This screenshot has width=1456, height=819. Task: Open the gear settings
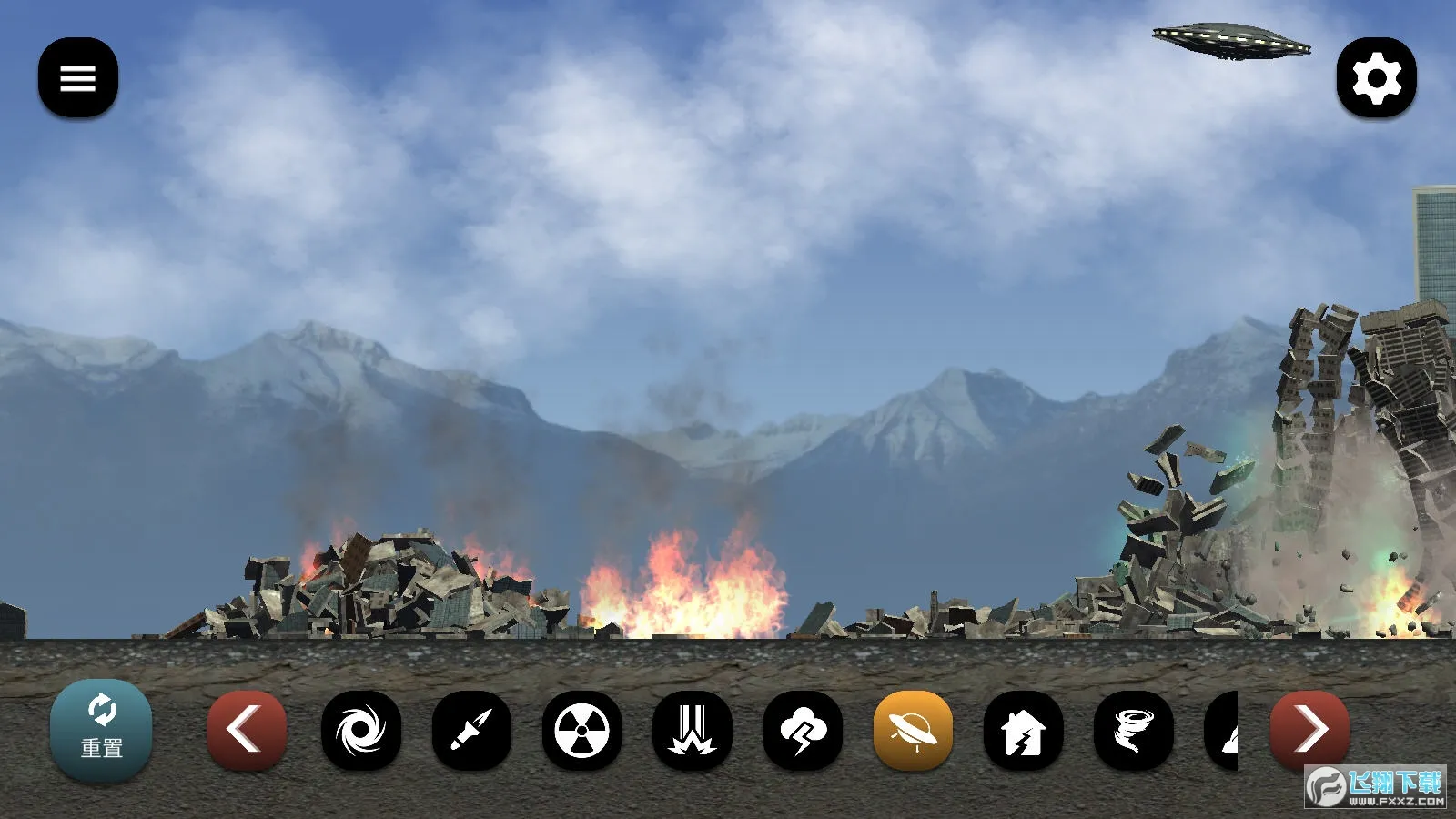[x=1376, y=77]
